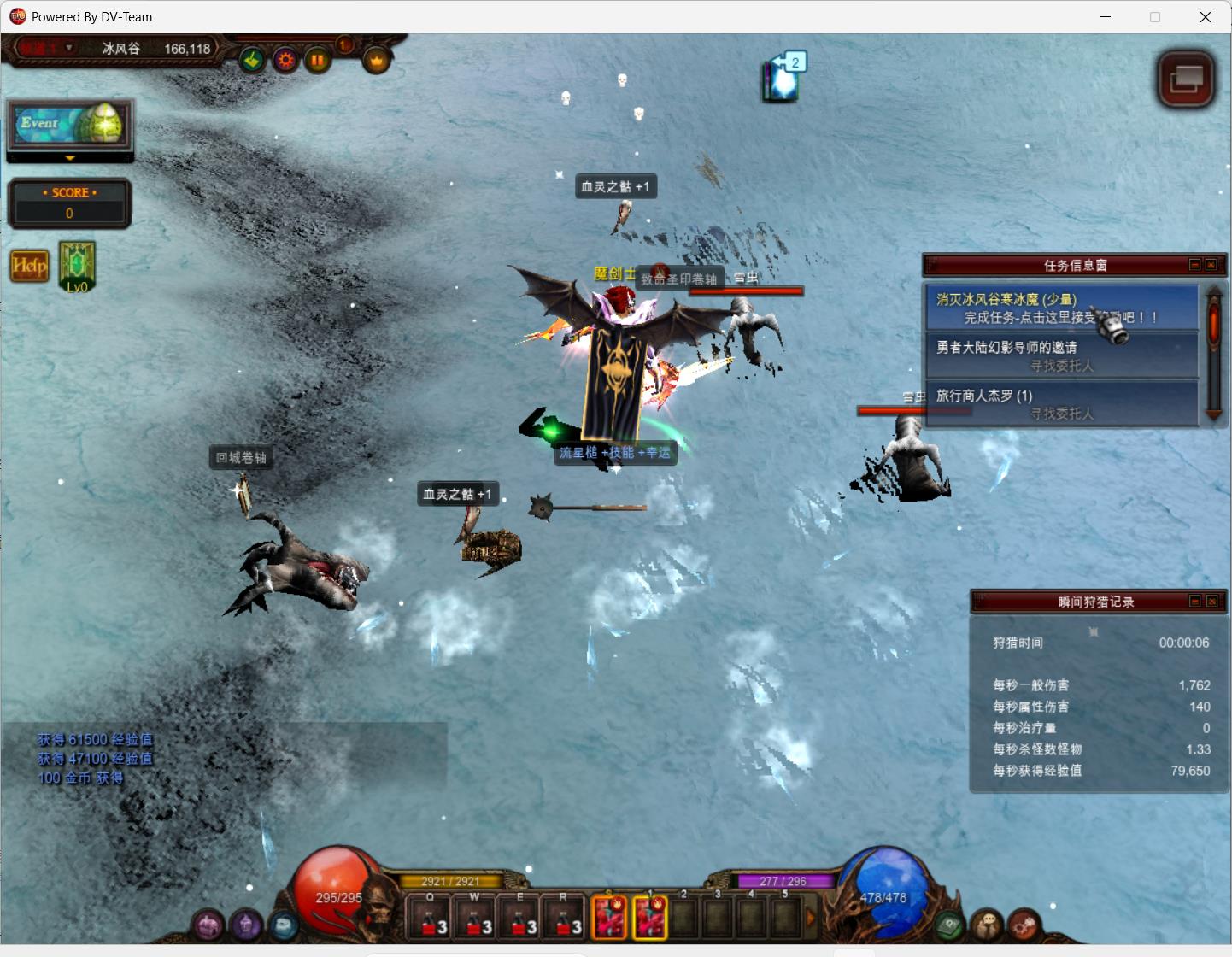Open the channel dropdown beside 冰风谷

[69, 48]
